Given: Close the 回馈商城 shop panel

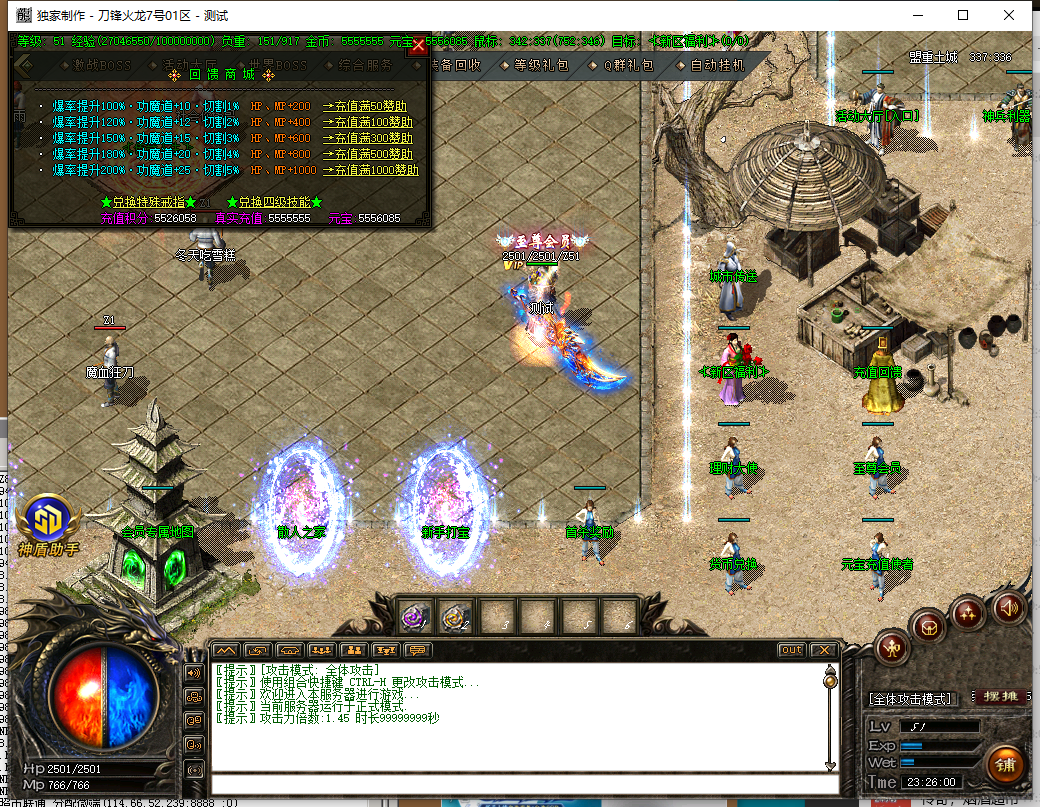Looking at the screenshot, I should 419,45.
